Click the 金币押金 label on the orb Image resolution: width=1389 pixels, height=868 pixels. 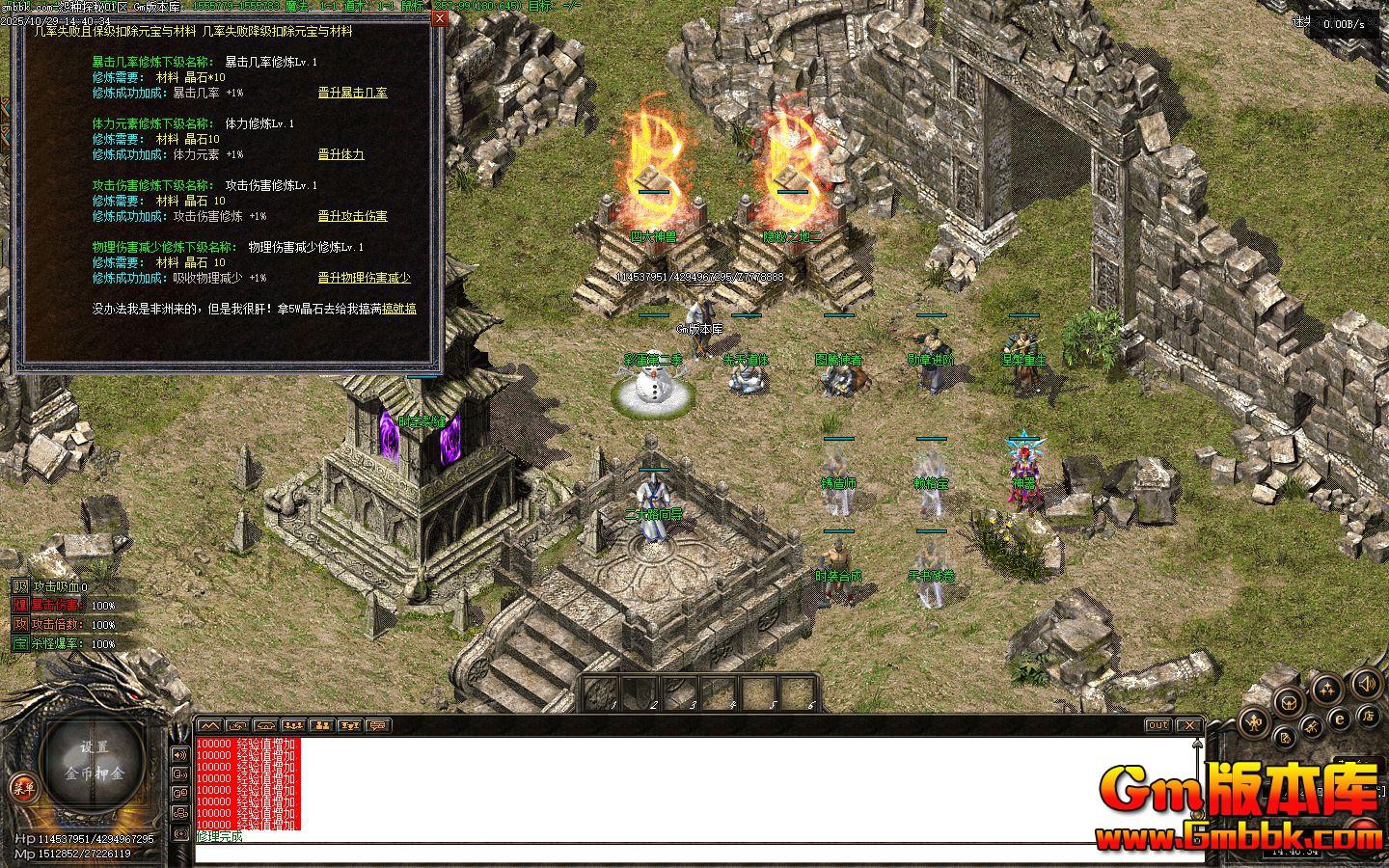pos(95,773)
